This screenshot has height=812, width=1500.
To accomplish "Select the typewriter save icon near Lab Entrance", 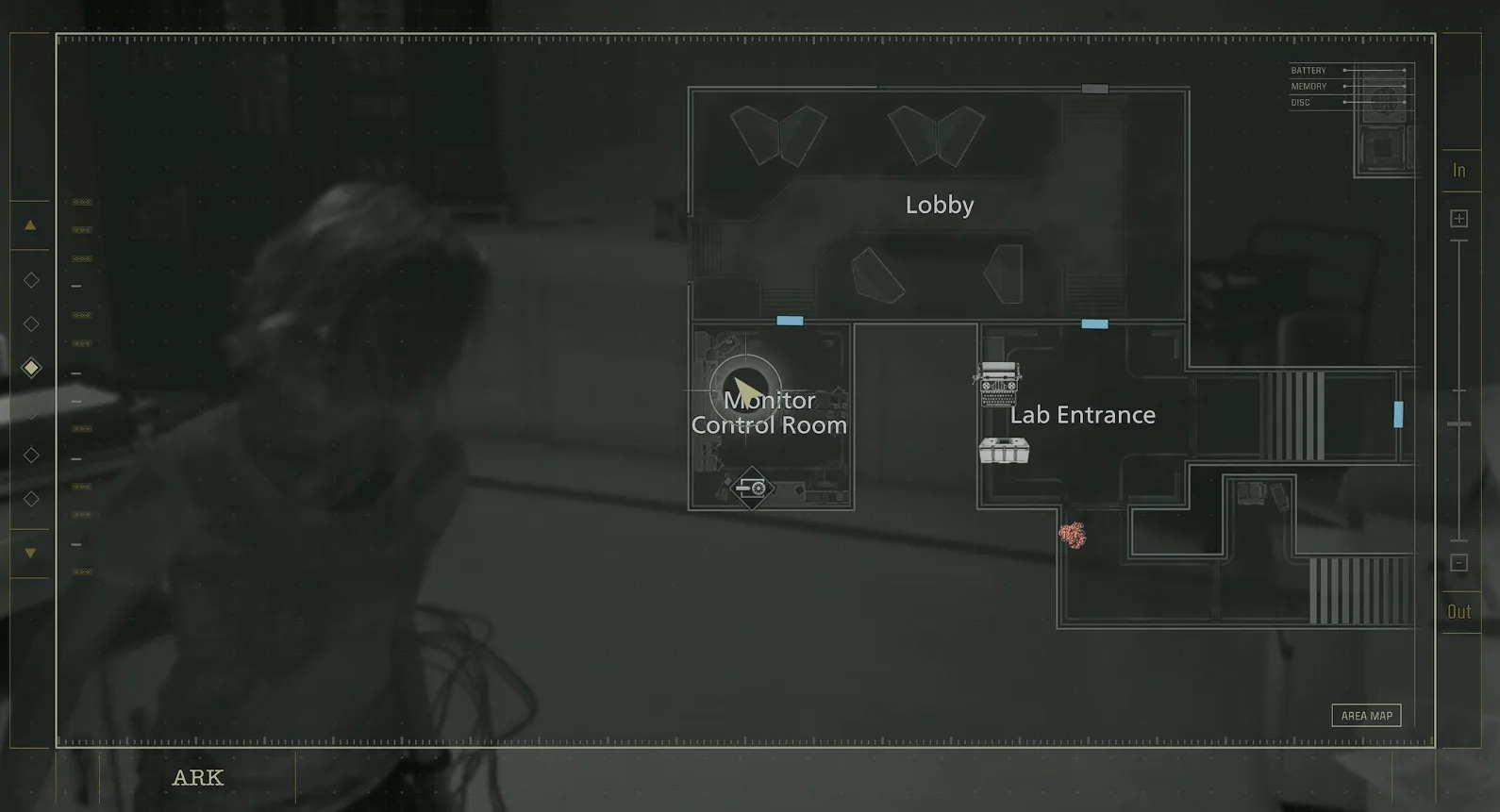I will 999,383.
